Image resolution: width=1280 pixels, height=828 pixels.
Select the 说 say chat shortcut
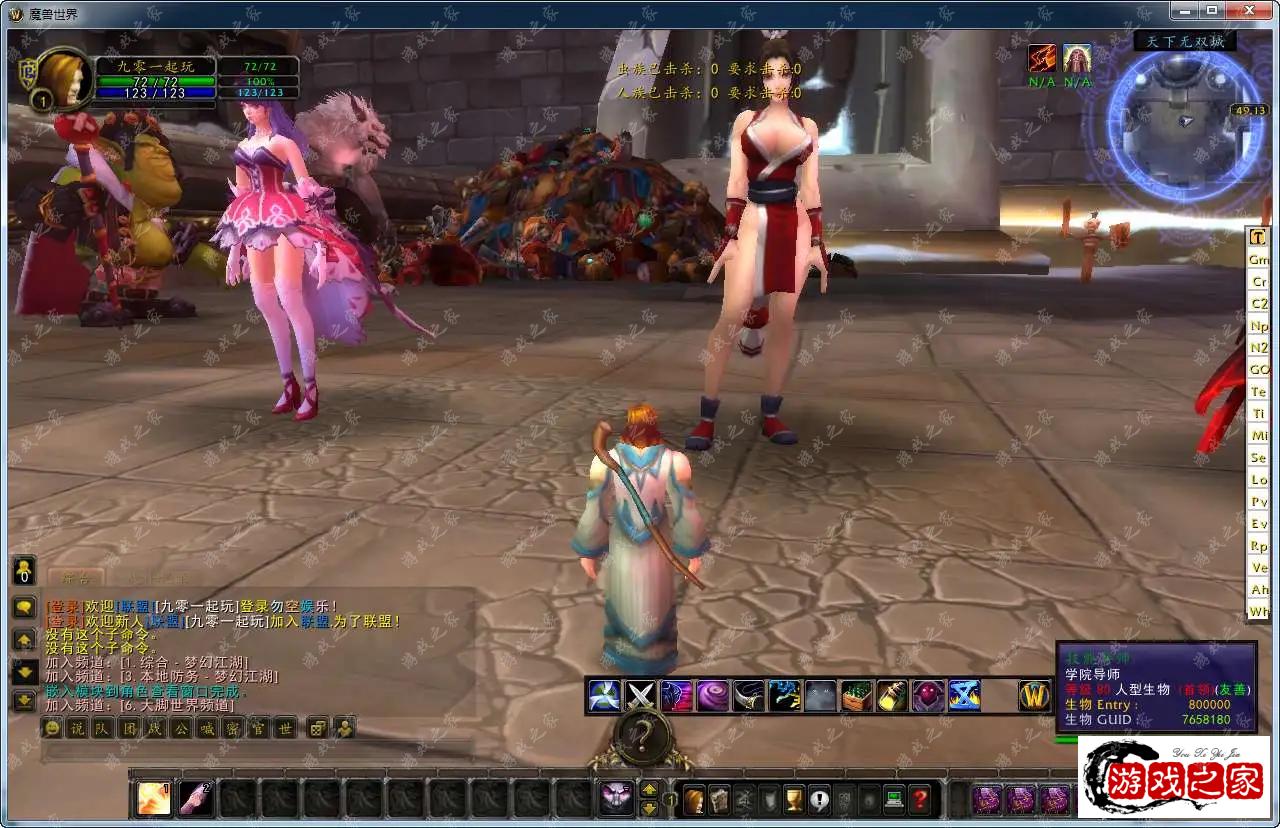(75, 728)
